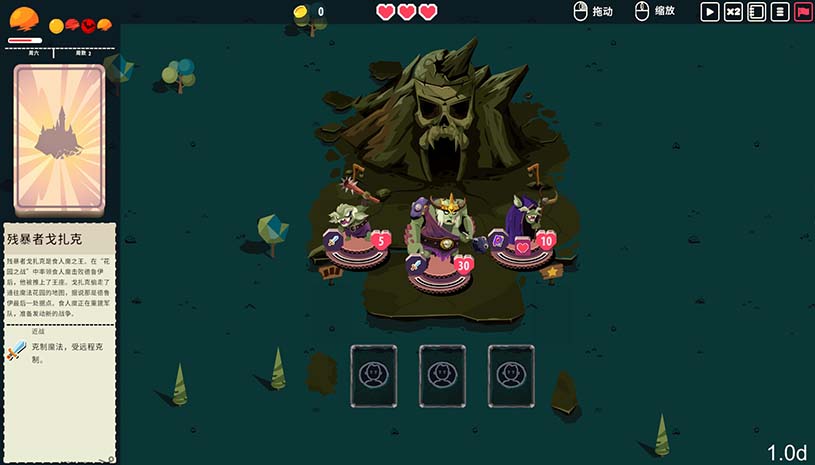This screenshot has width=815, height=465.
Task: Toggle the x2 speed button
Action: (x=733, y=12)
